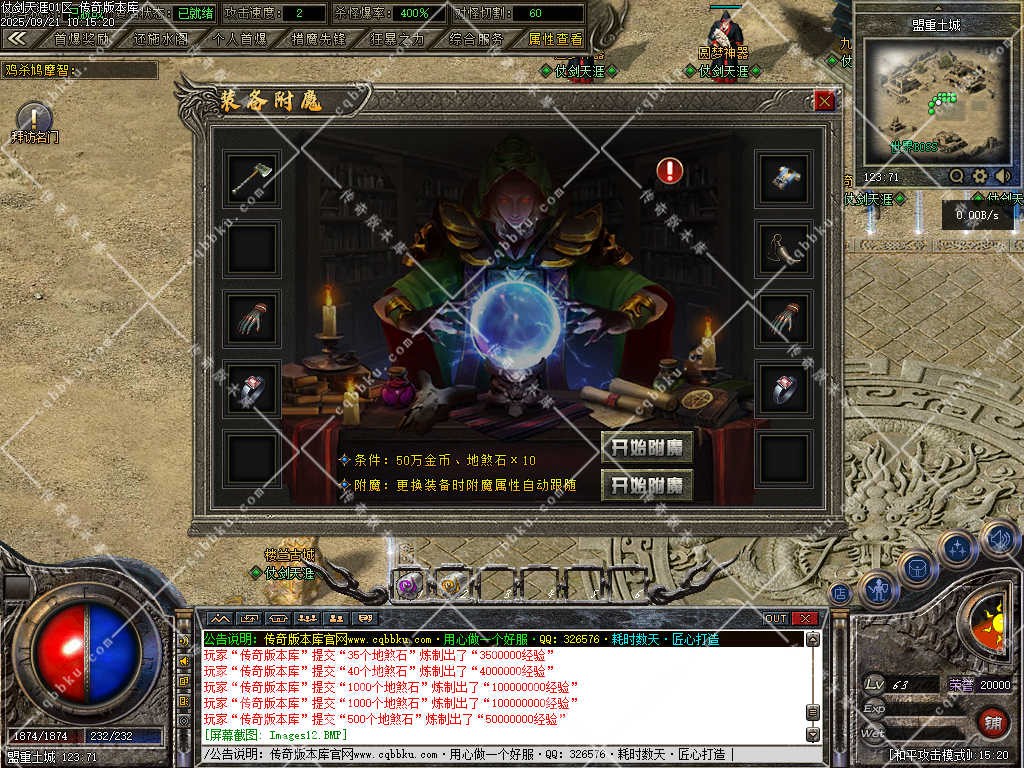This screenshot has height=768, width=1024.
Task: Open the character figure round button
Action: point(878,590)
